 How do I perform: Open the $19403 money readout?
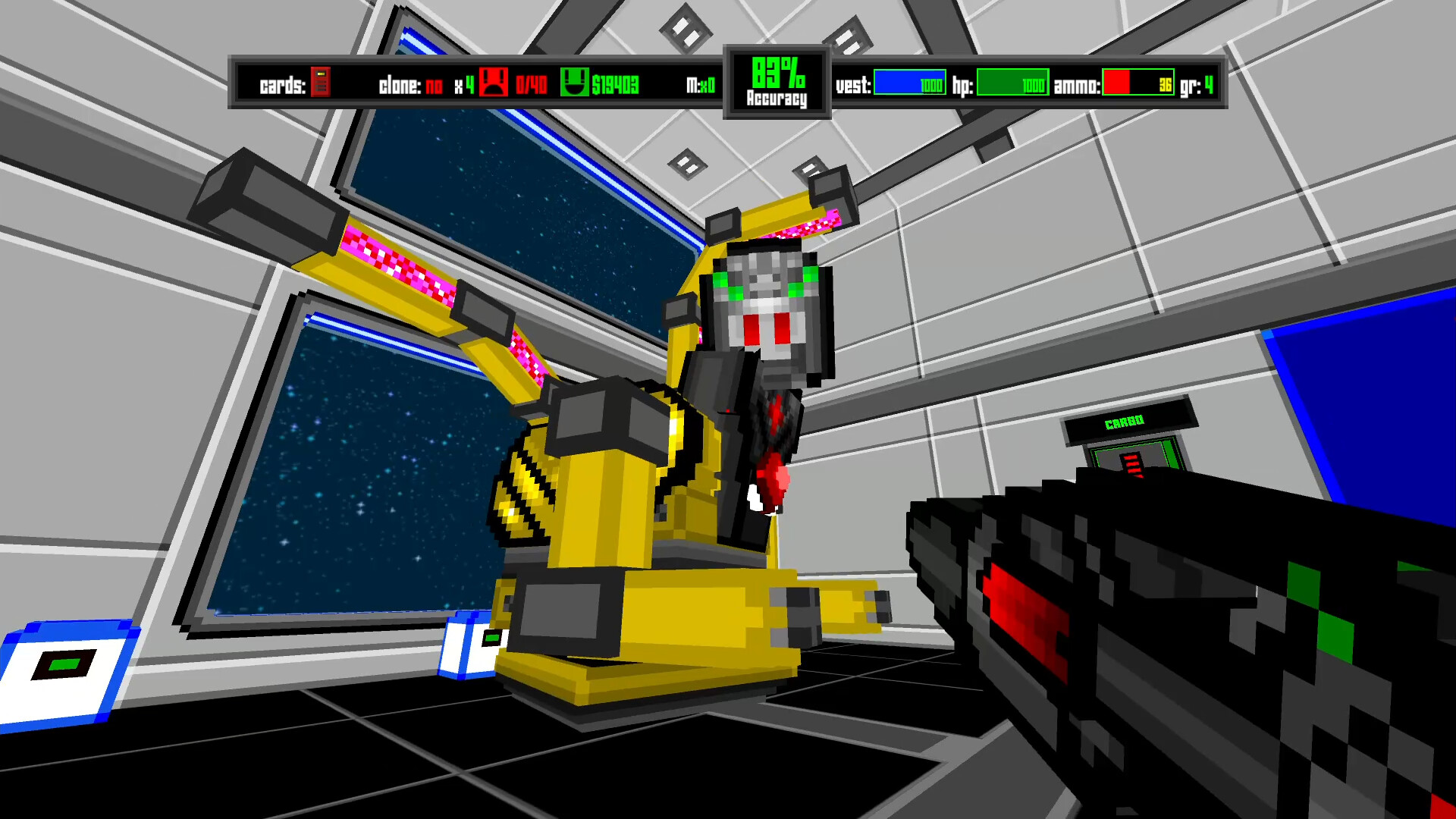click(616, 86)
